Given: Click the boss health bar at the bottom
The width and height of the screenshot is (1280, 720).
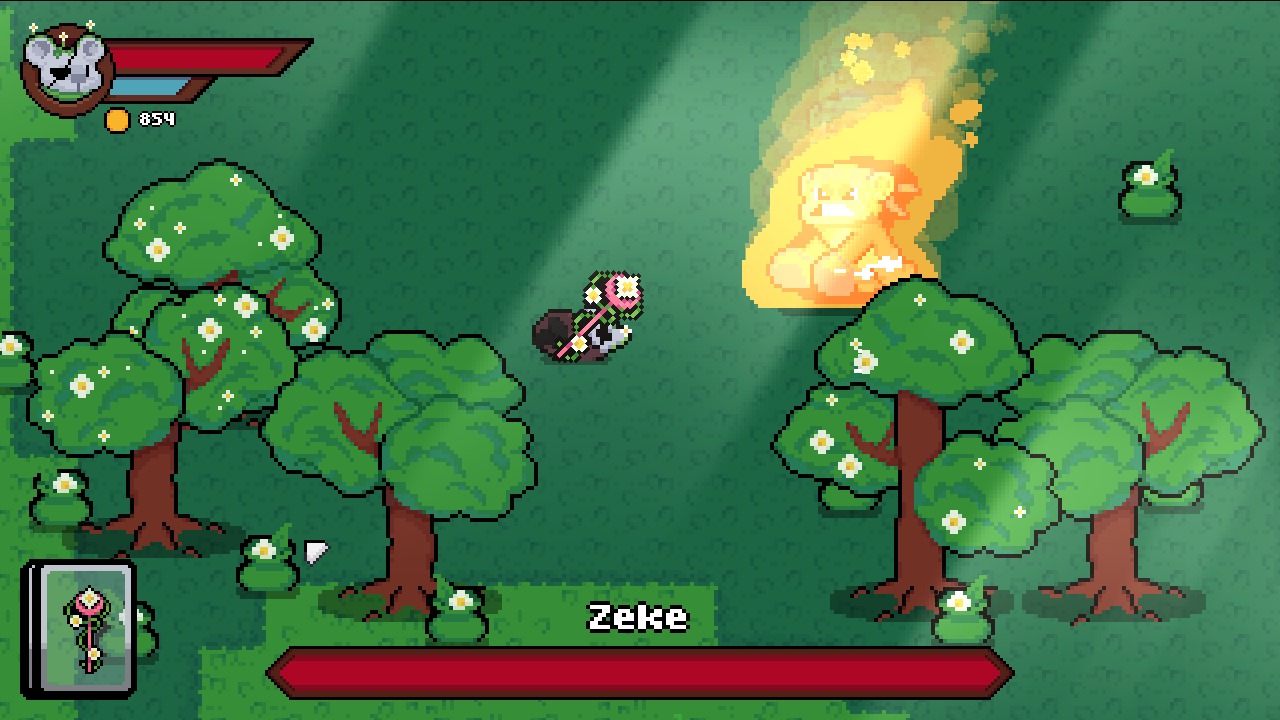Looking at the screenshot, I should click(640, 668).
